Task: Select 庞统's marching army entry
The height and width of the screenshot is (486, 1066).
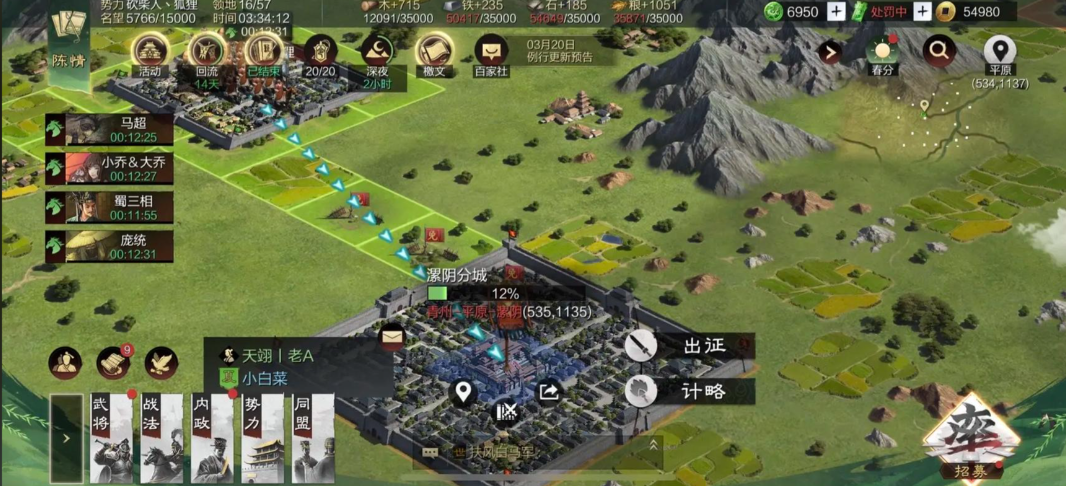Action: [109, 246]
